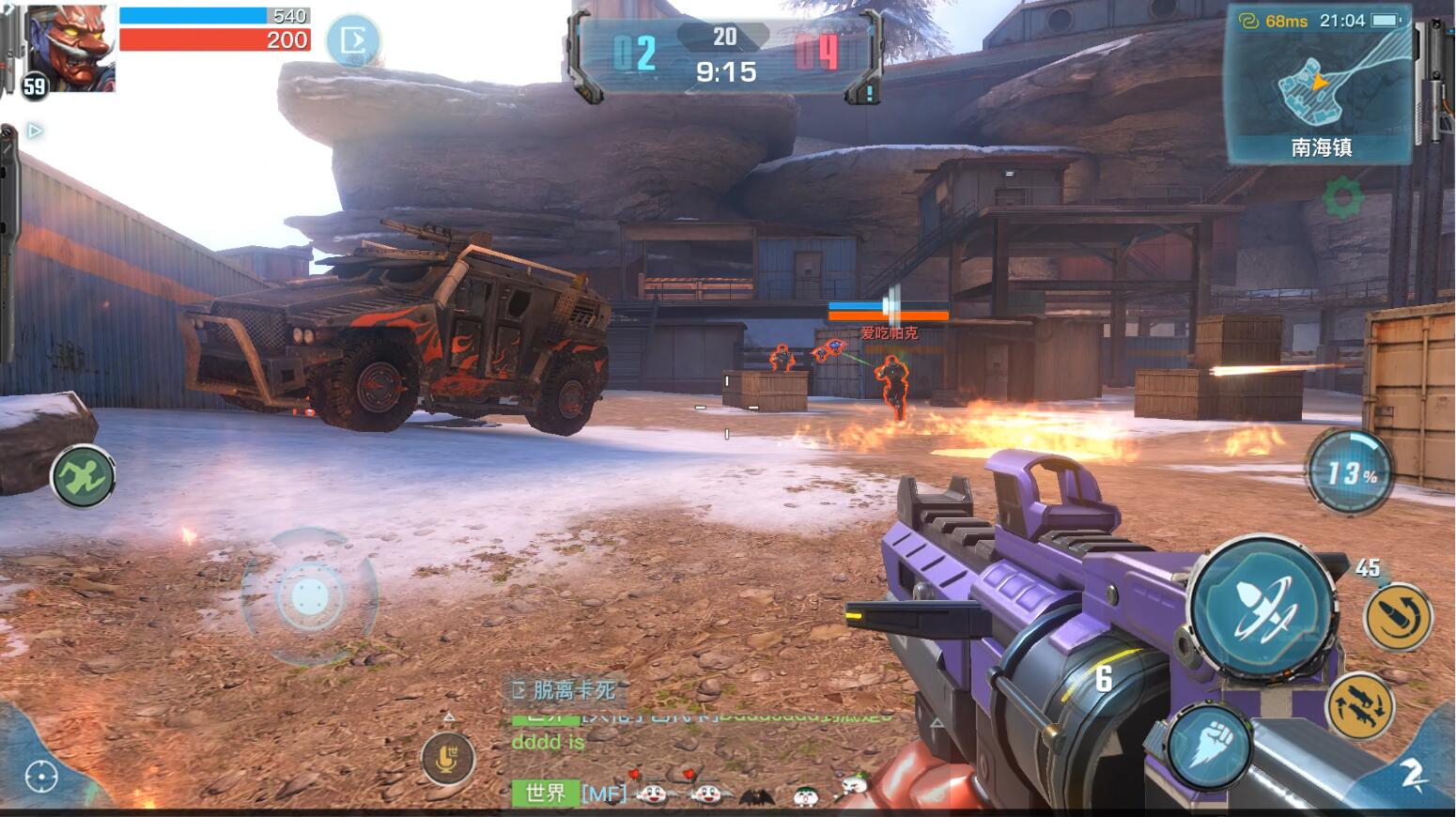
Task: Tap the crosshair aim icon in bottom corner
Action: coord(41,776)
